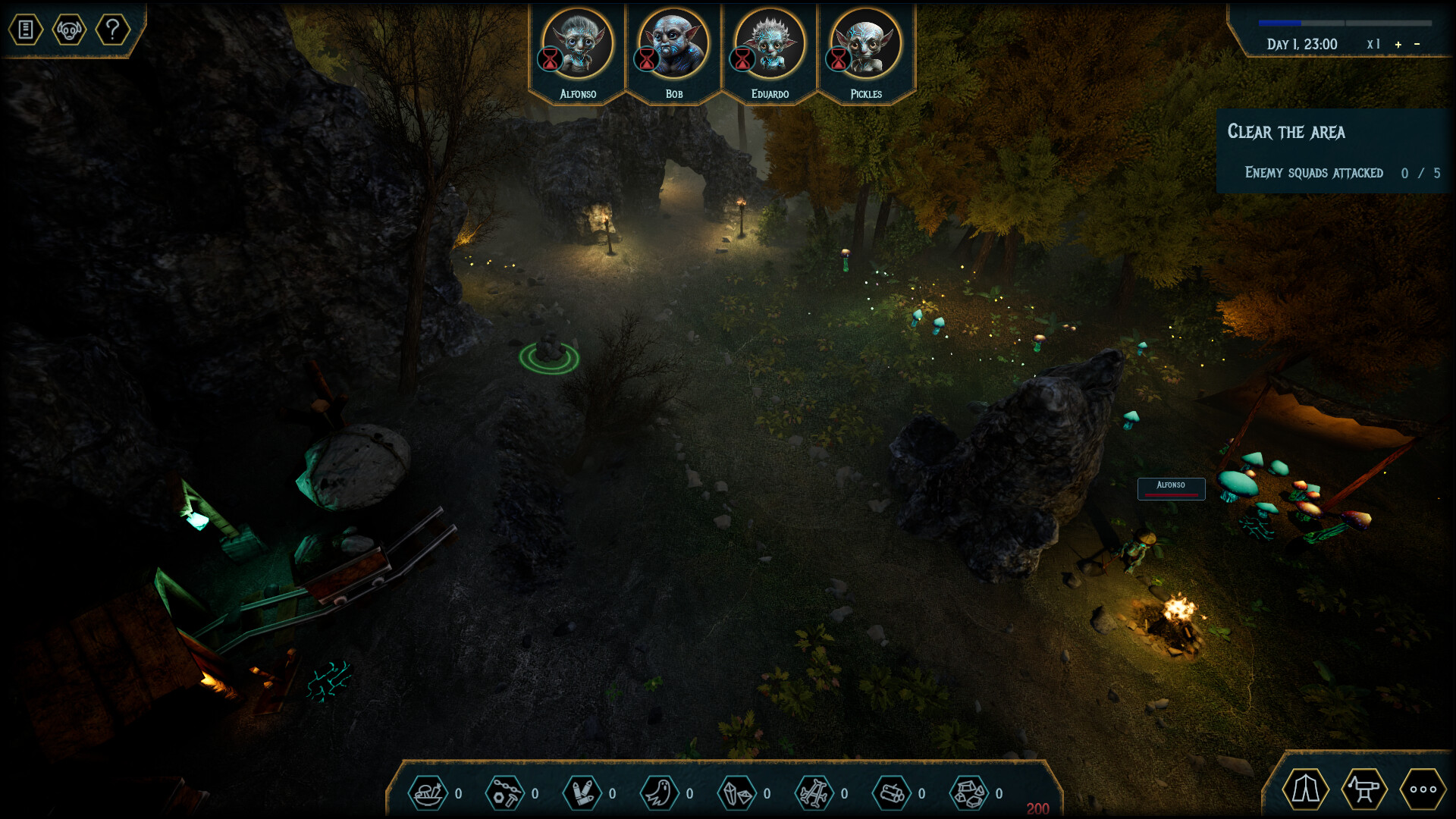Show more options with three-dots button
Screen dimensions: 1456x819
point(1423,789)
